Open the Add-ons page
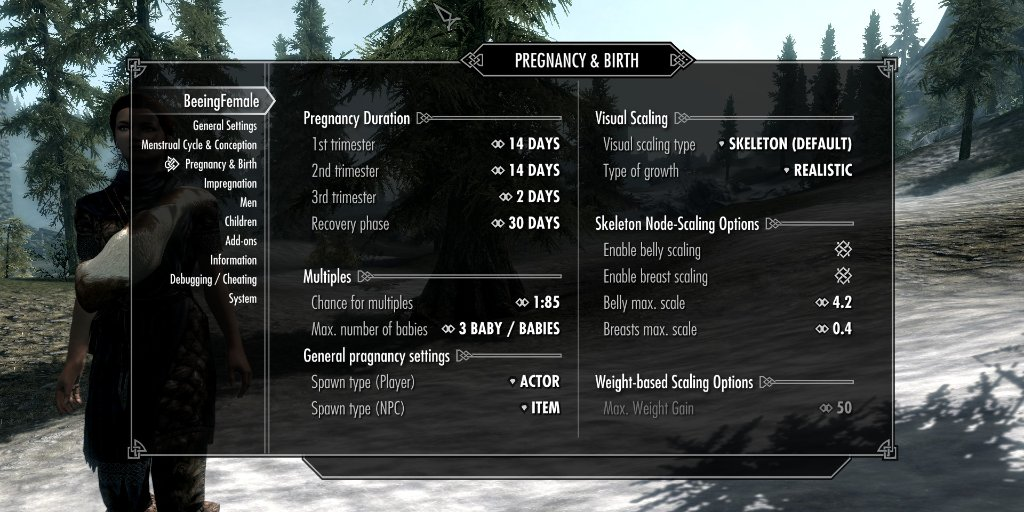Image resolution: width=1024 pixels, height=512 pixels. pos(240,241)
